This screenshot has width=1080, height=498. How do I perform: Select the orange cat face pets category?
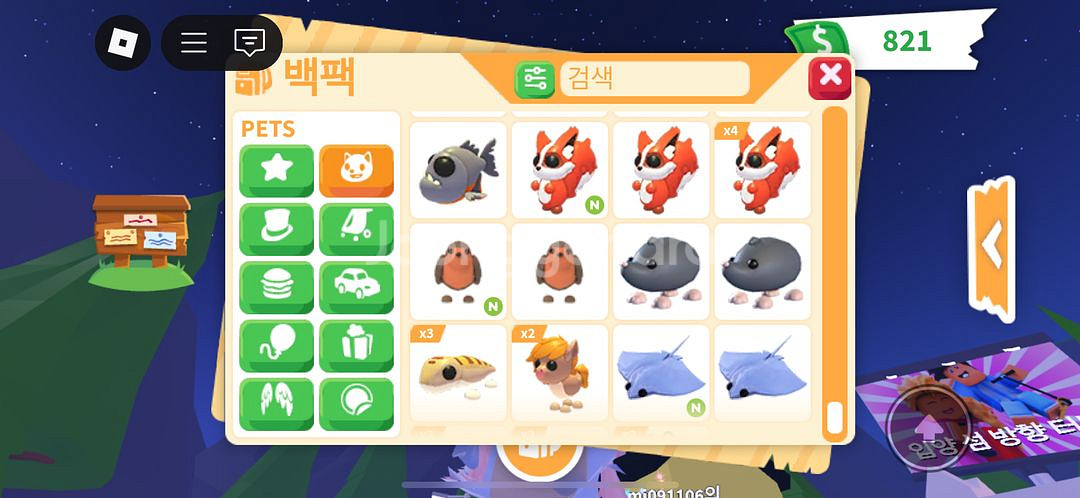click(356, 171)
